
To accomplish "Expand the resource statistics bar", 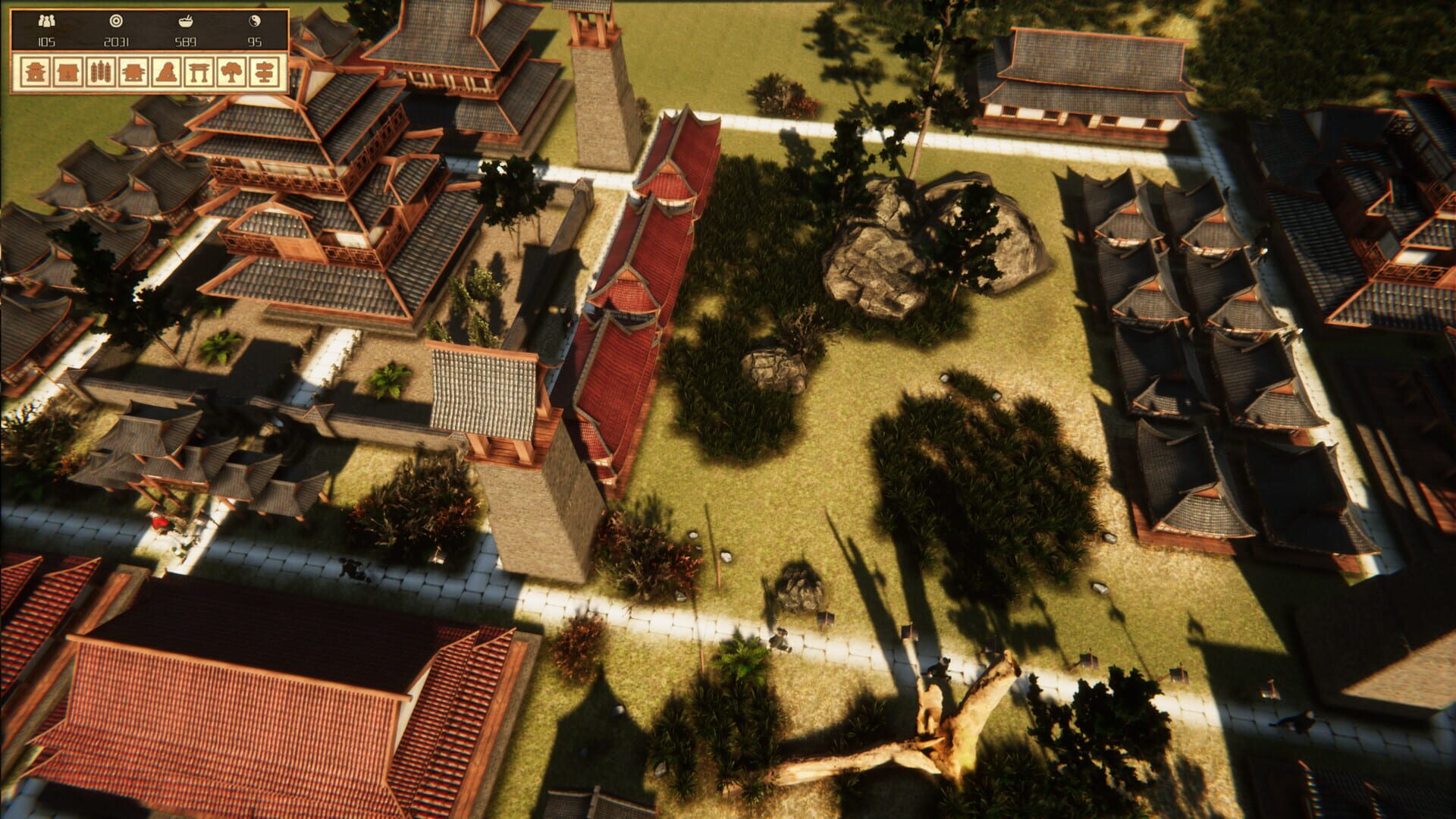I will click(x=151, y=29).
